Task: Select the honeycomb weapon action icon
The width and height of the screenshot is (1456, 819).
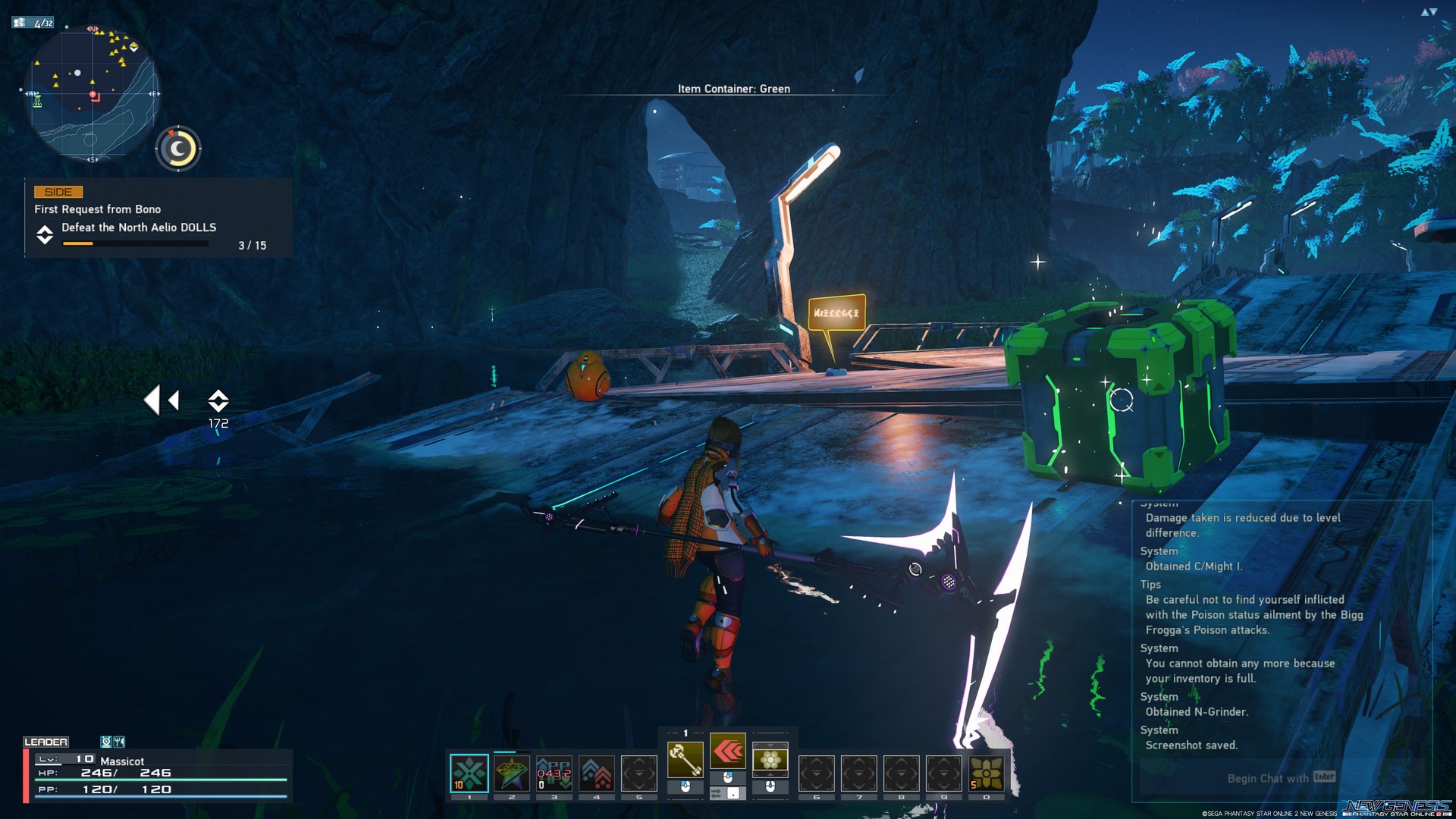Action: [x=770, y=759]
